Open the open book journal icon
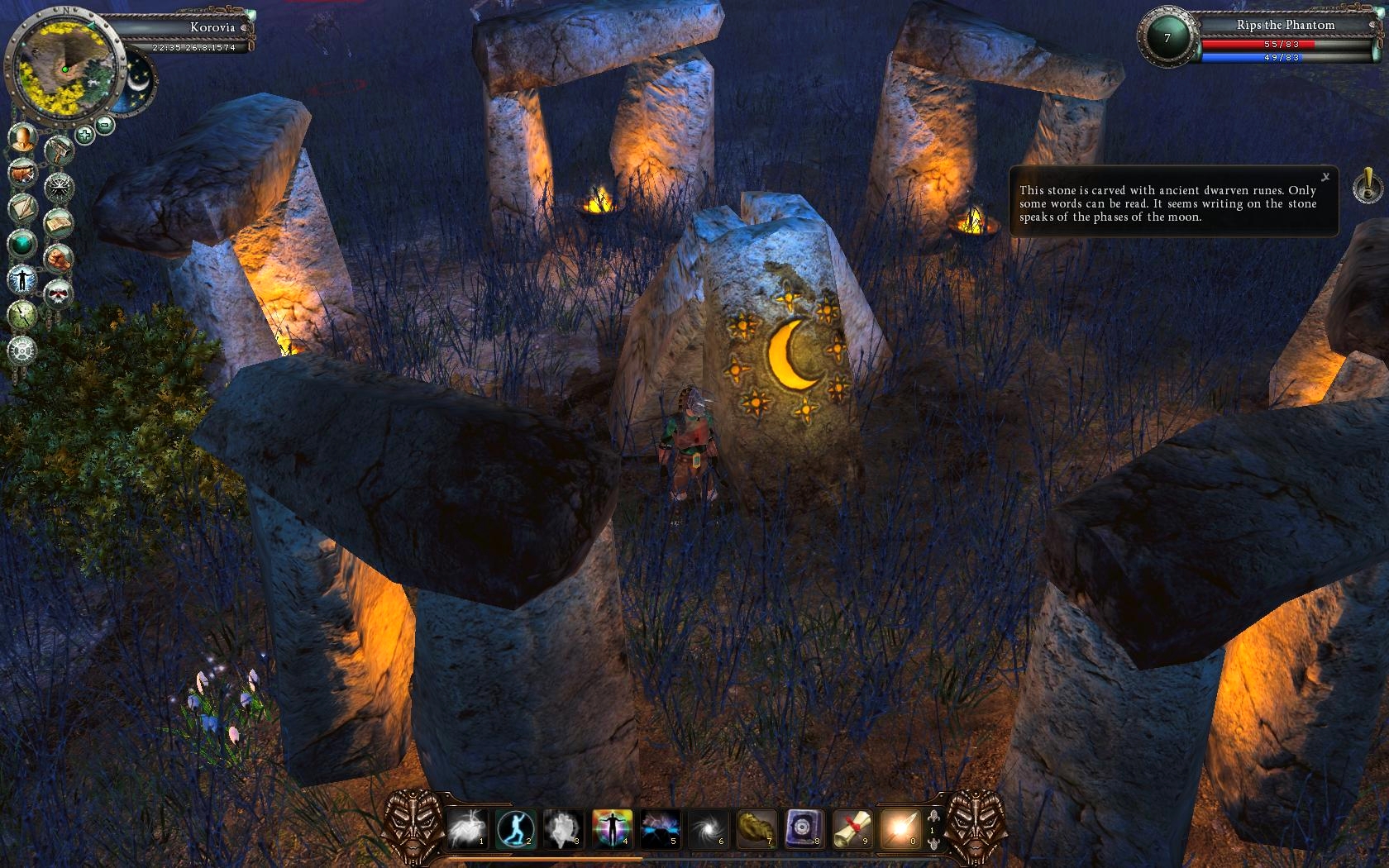This screenshot has width=1389, height=868. pos(58,223)
